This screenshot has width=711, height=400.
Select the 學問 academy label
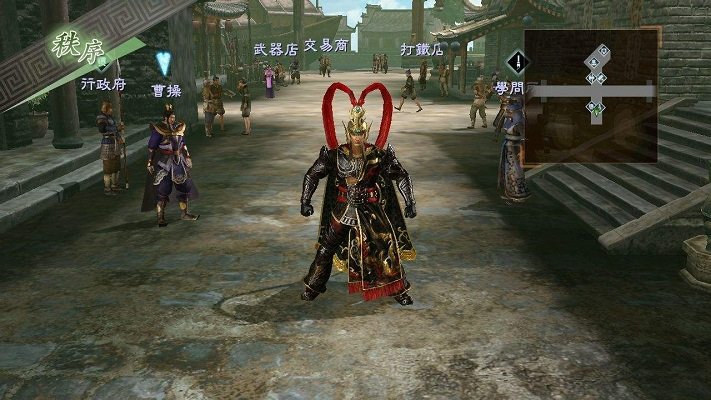509,89
